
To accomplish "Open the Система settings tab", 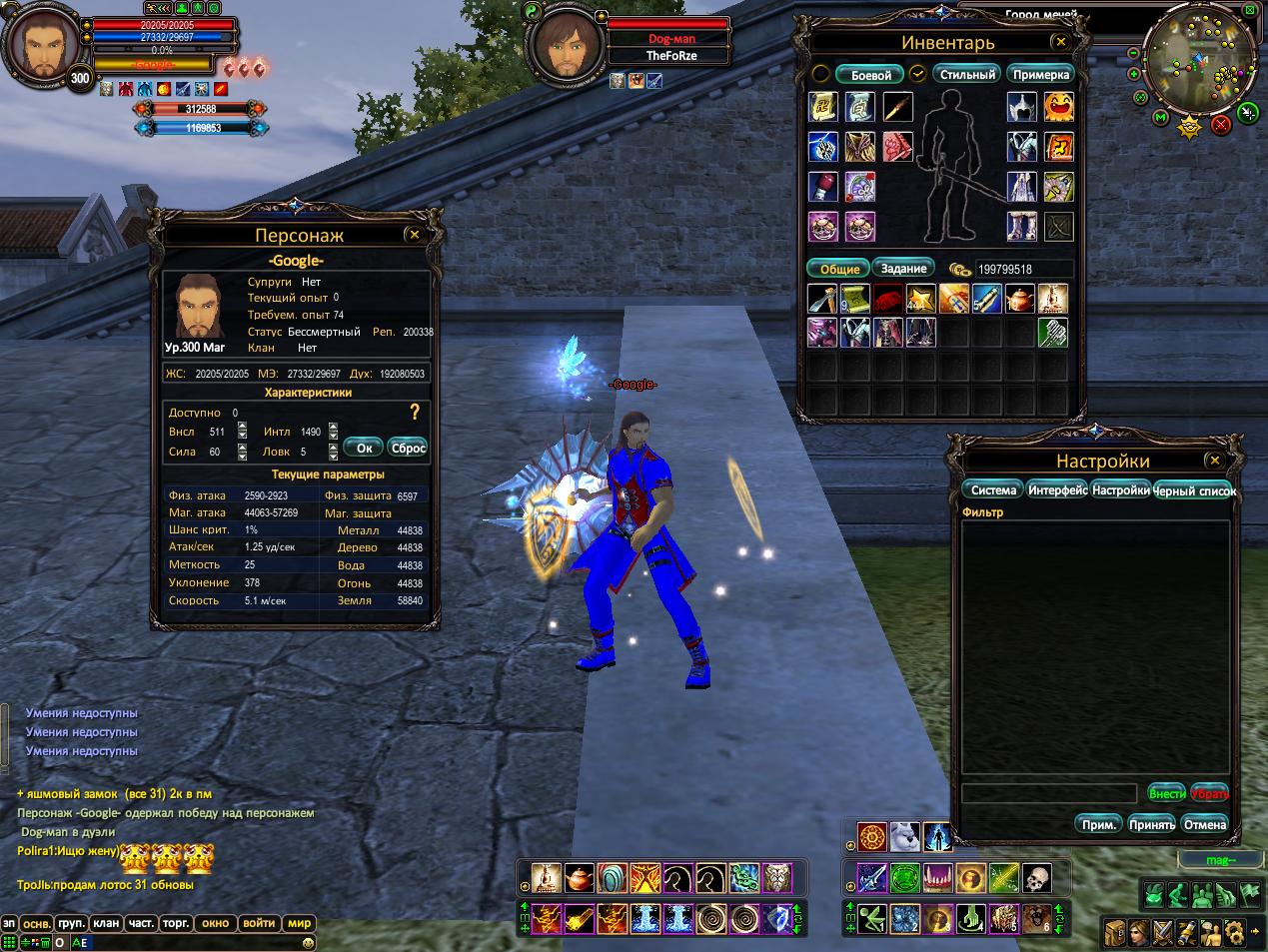I will tap(993, 490).
